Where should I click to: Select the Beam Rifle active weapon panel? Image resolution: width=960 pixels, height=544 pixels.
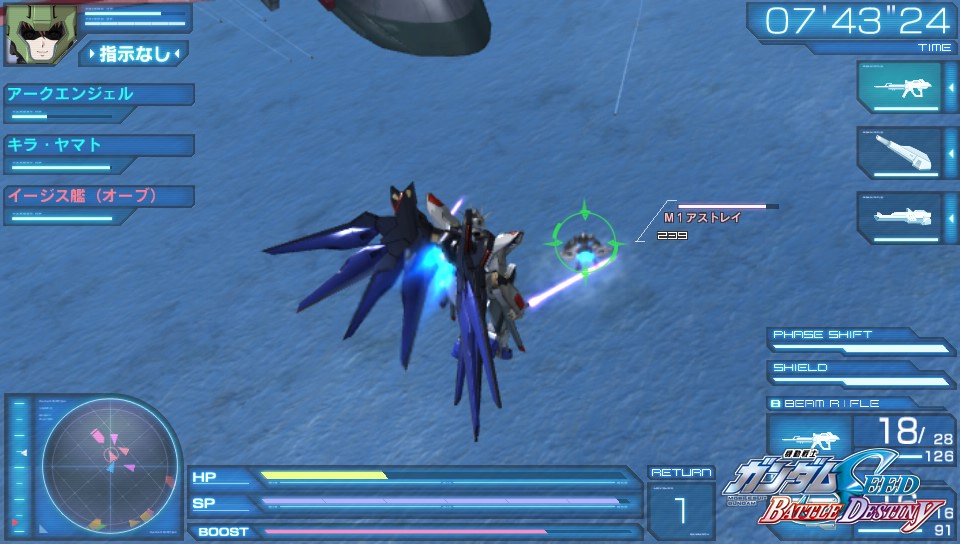tap(860, 434)
